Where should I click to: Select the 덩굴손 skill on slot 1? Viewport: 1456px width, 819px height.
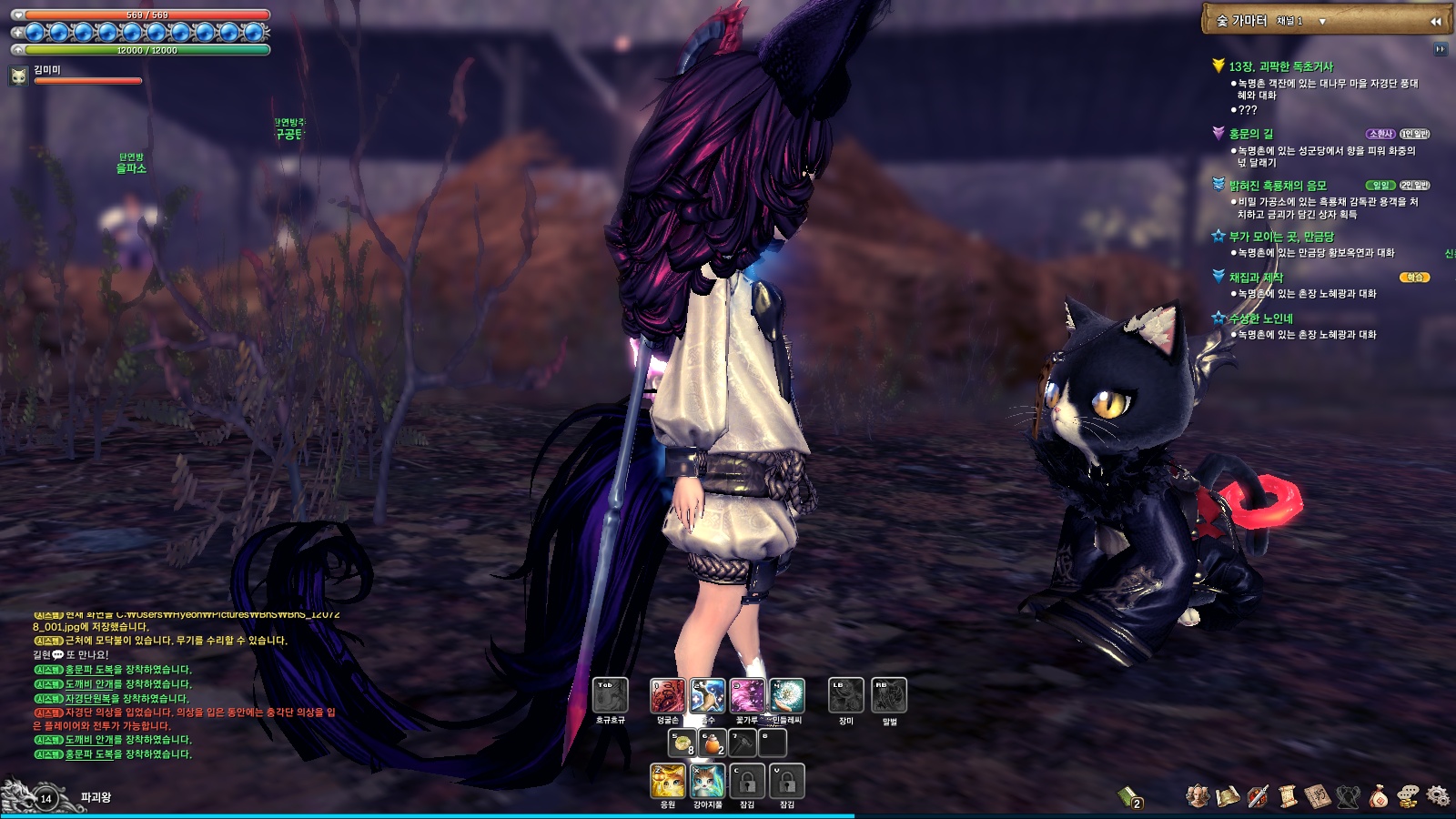[x=668, y=697]
